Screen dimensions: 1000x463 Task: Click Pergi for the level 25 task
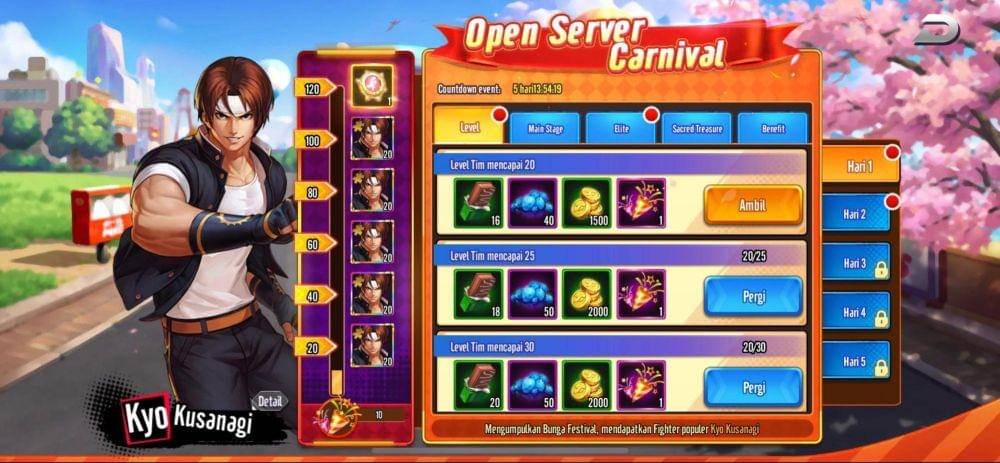(752, 296)
